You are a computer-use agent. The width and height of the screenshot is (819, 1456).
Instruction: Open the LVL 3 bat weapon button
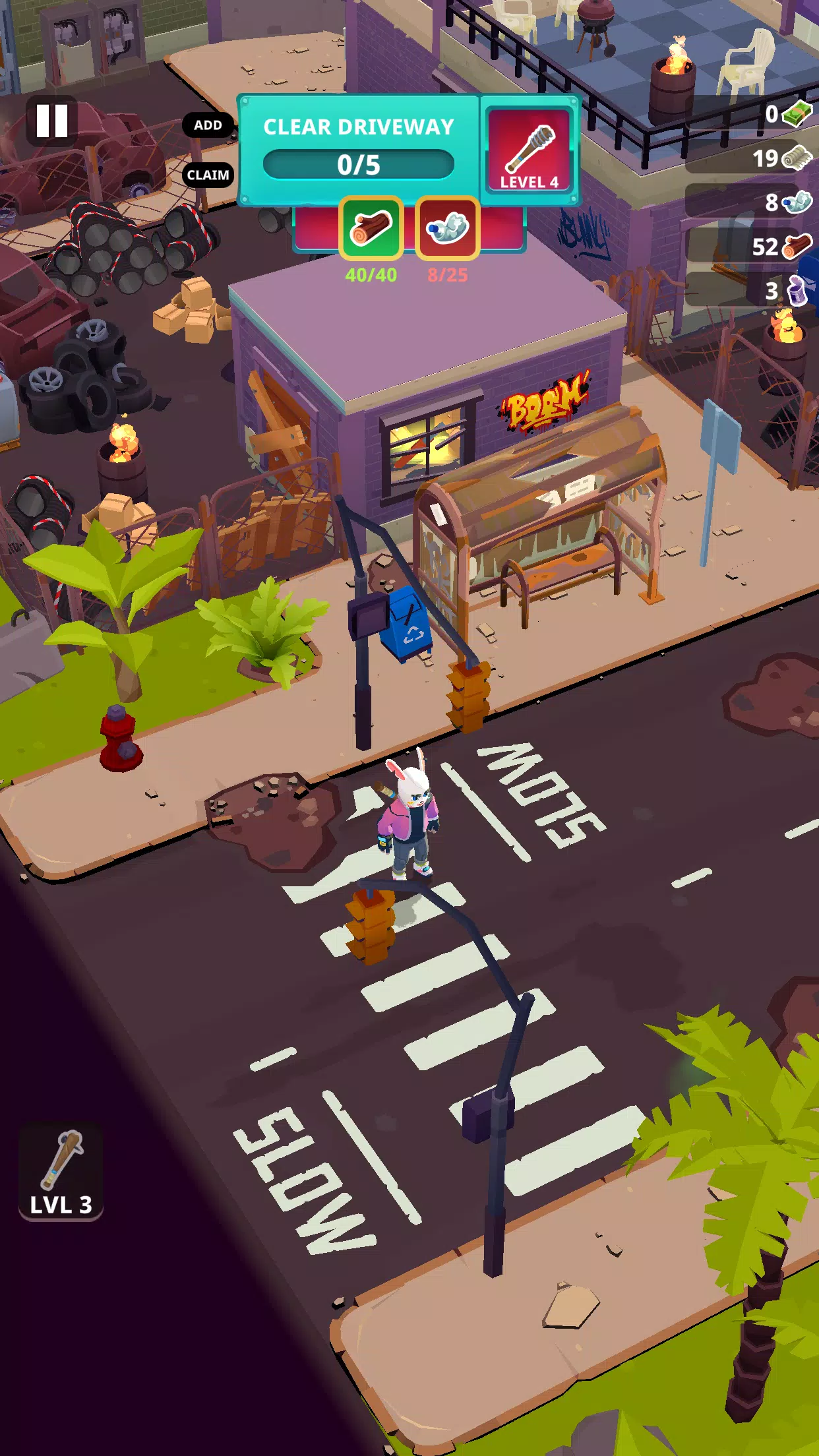(x=61, y=1172)
